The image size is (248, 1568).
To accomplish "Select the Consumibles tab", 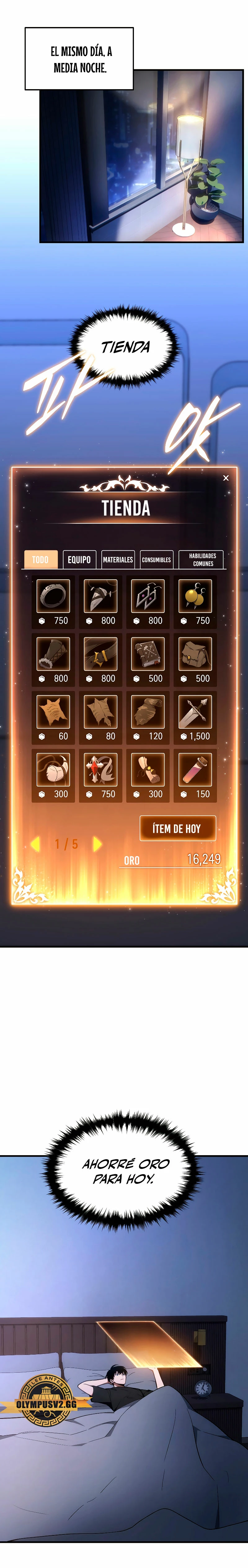I will [156, 559].
